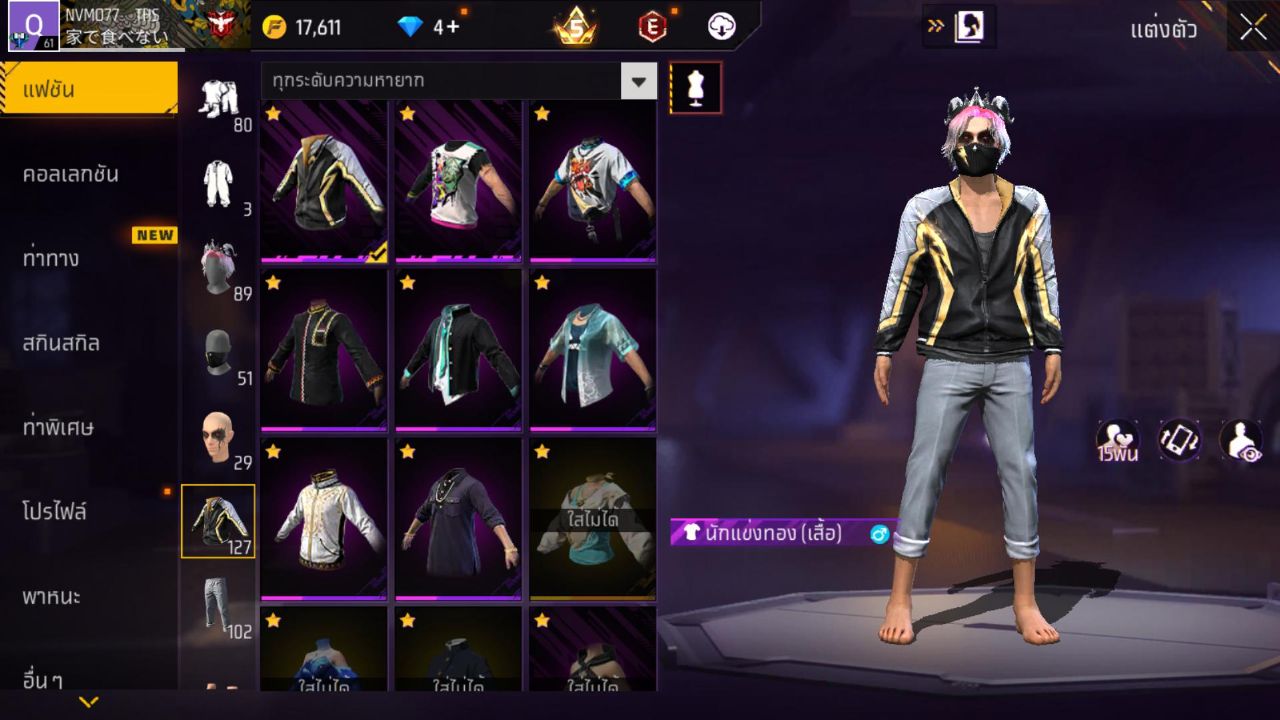This screenshot has height=720, width=1280.
Task: Toggle the gender icon on นักแข่งทอง label
Action: click(878, 535)
